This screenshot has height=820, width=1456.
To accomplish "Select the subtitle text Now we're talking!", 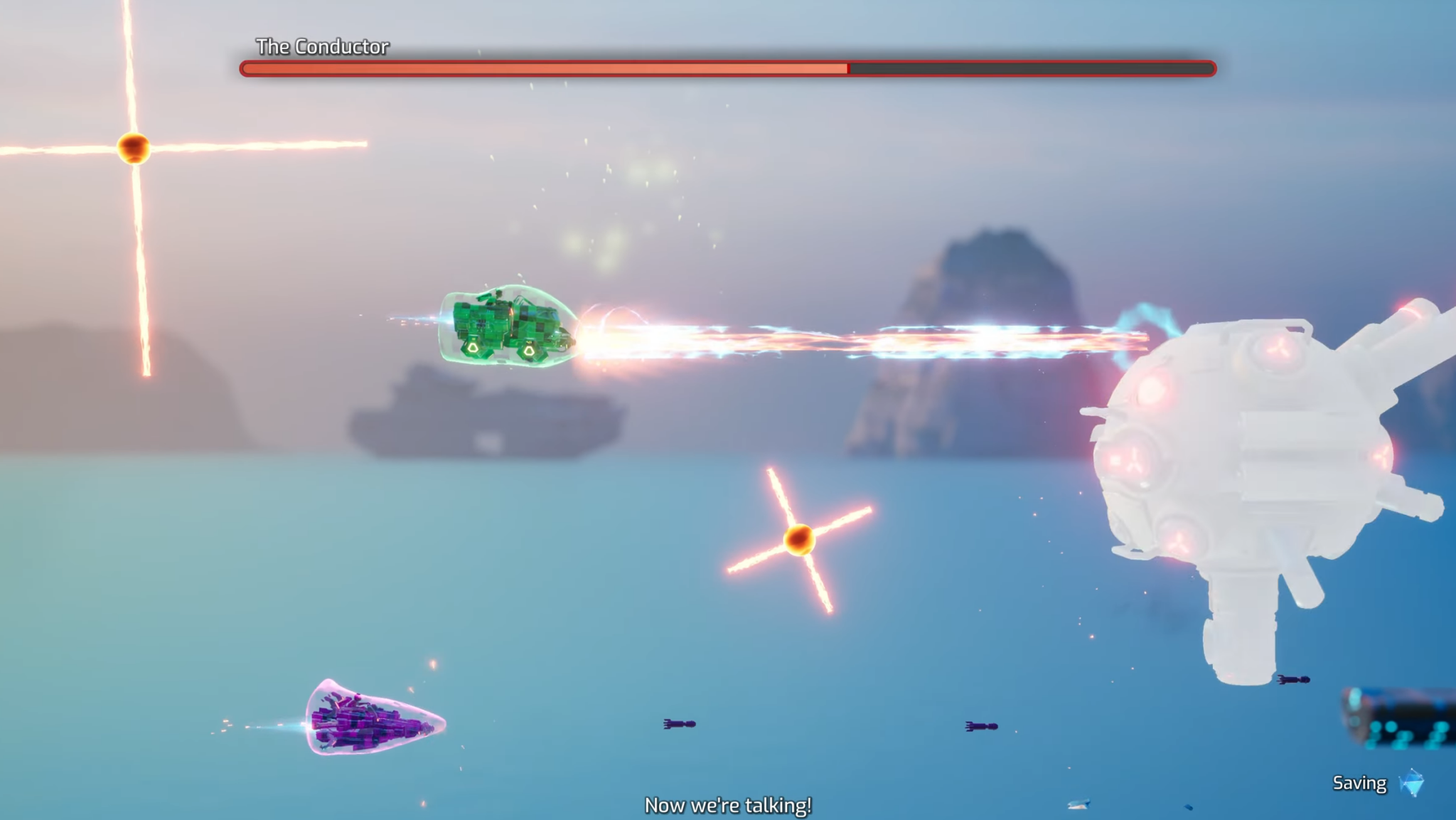I will [x=727, y=804].
